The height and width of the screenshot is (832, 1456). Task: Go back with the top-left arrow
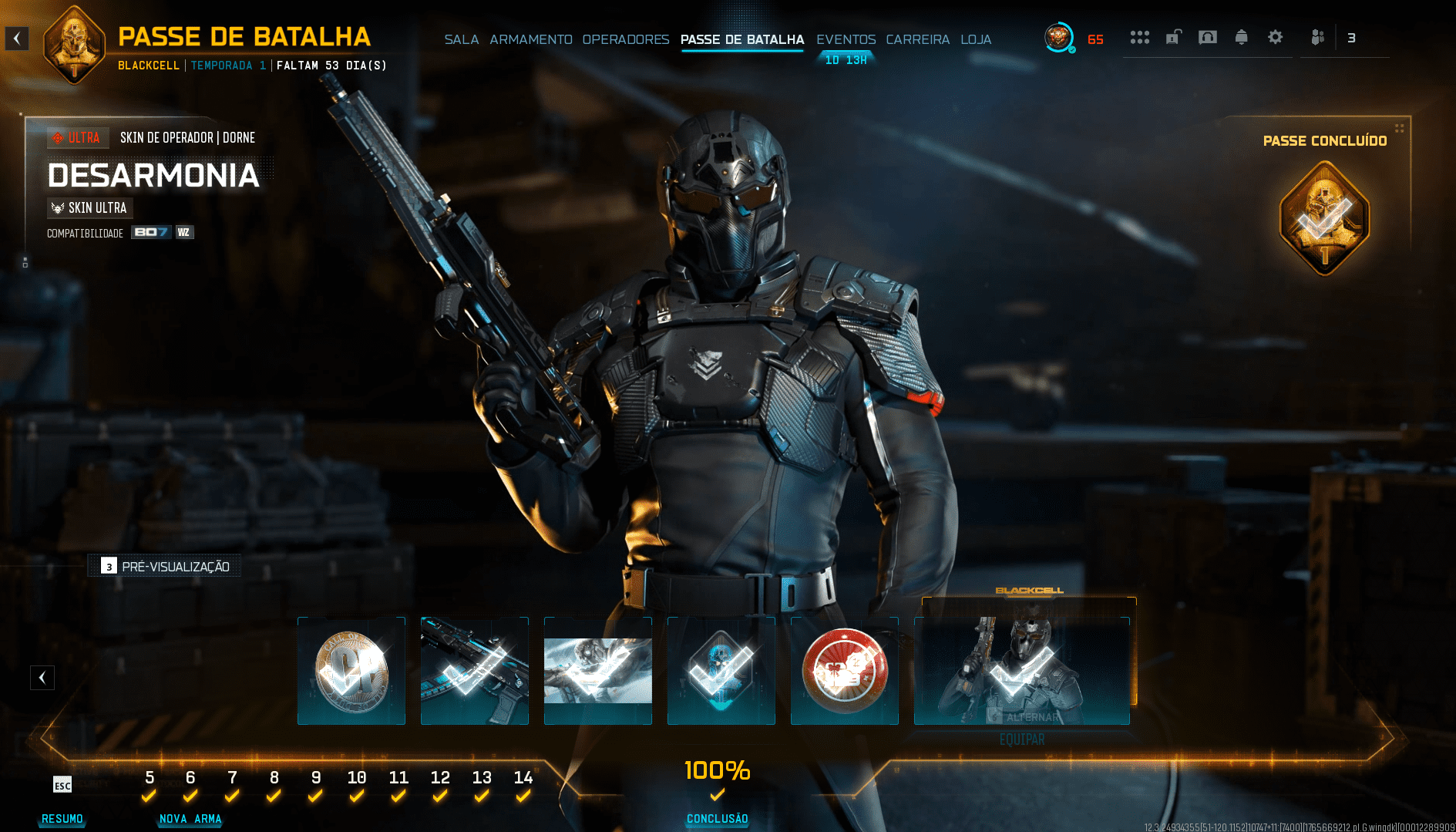click(x=17, y=39)
